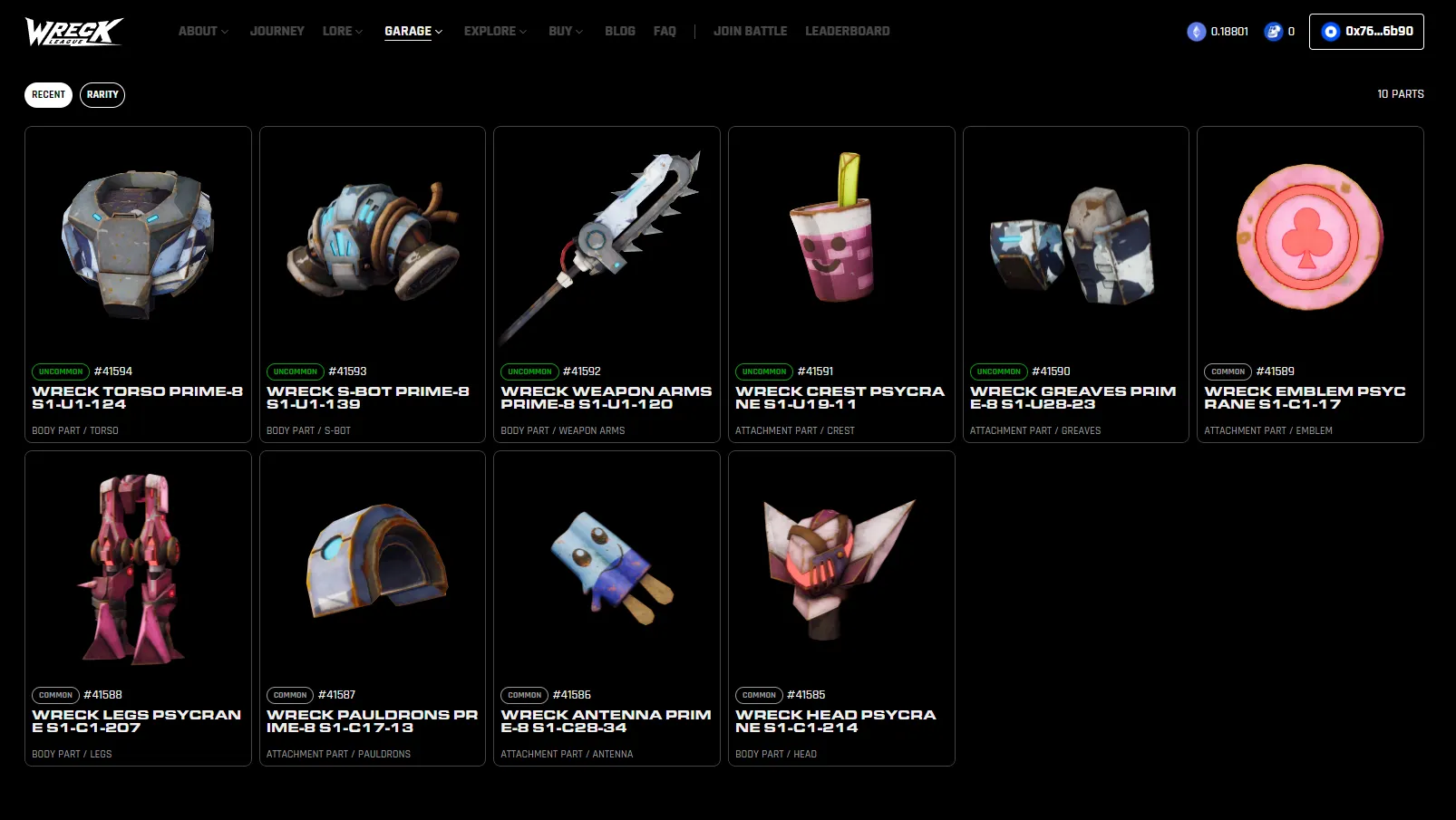This screenshot has height=820, width=1456.
Task: Open the Wreck Head Psycrane thumbnail
Action: (x=840, y=564)
